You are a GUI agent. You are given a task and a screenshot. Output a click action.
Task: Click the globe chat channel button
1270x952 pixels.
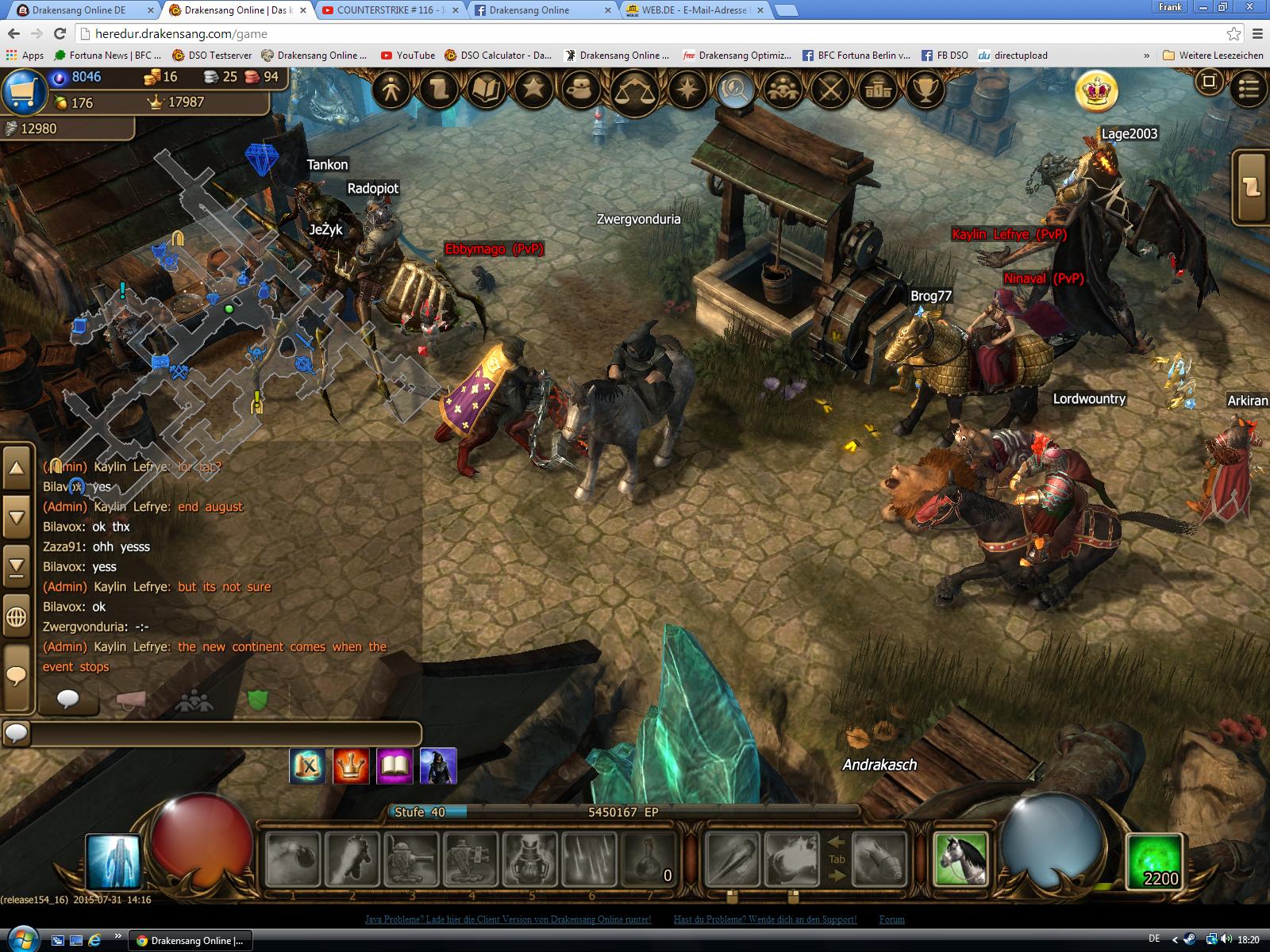(17, 616)
